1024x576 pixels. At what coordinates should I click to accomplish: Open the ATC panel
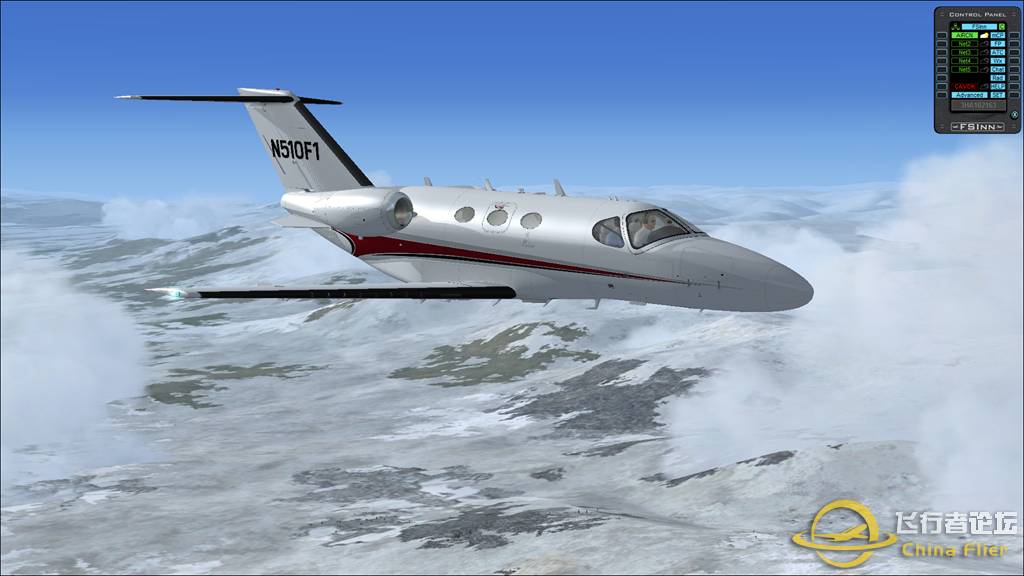tap(998, 52)
